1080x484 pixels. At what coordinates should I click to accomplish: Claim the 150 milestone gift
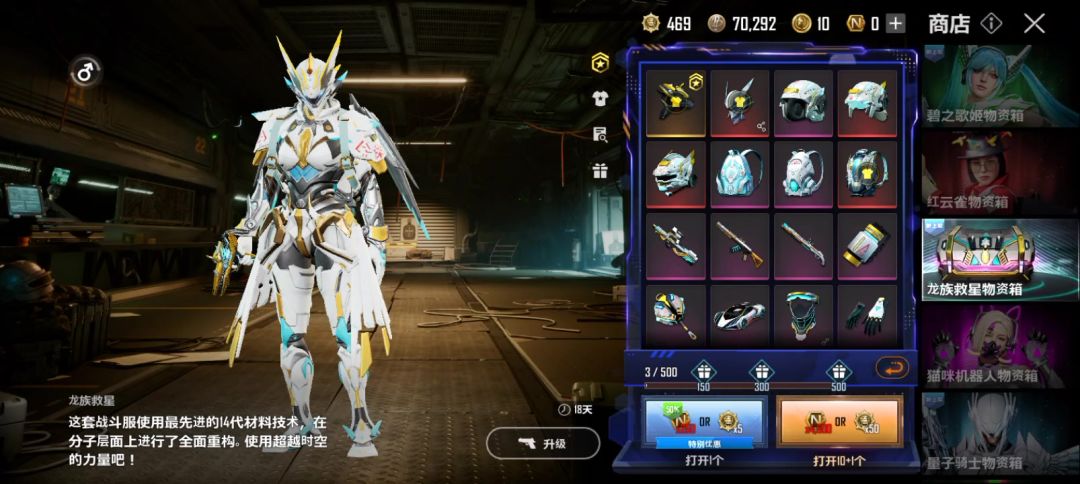point(703,370)
